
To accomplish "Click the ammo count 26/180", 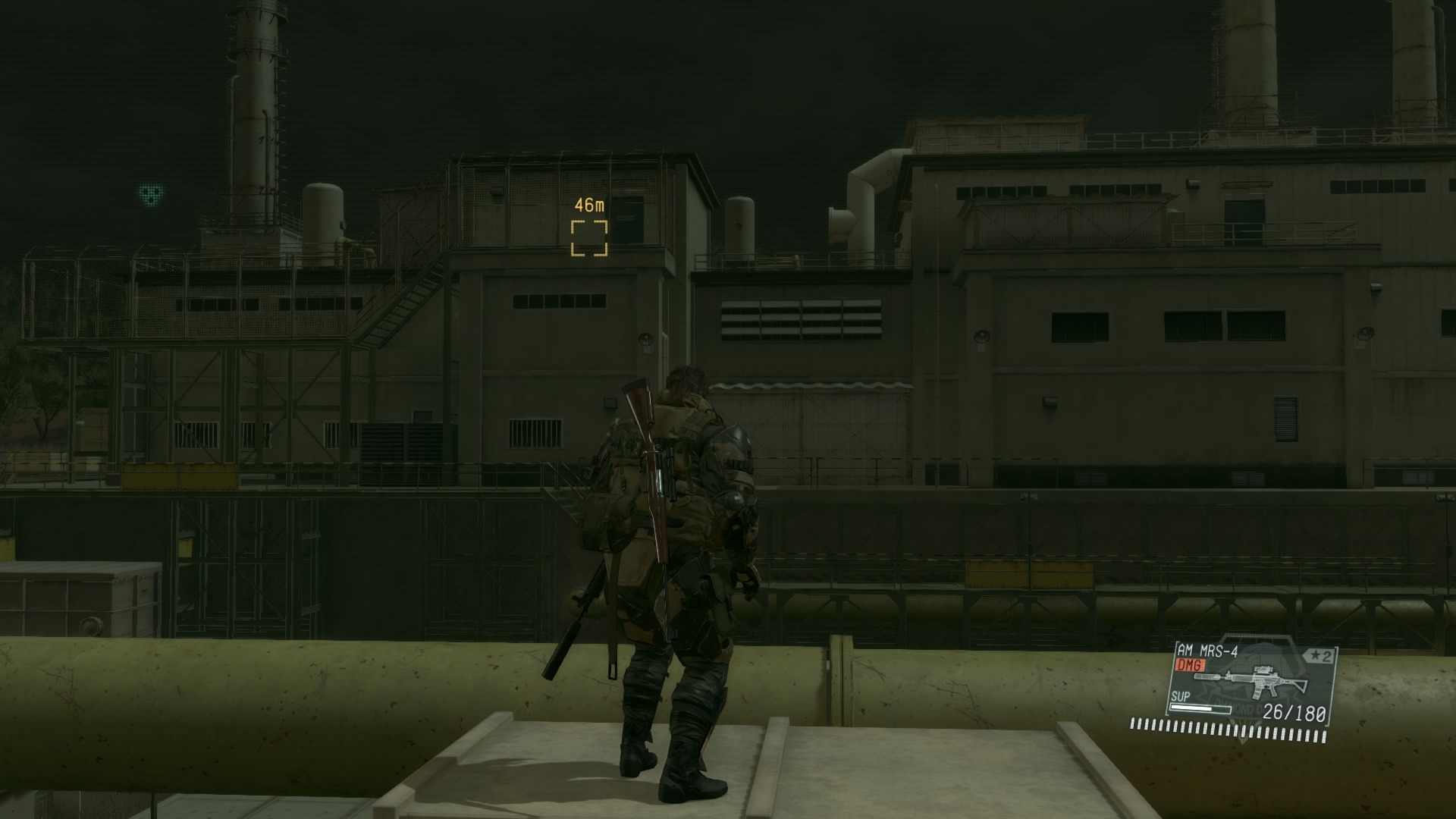I will pyautogui.click(x=1294, y=713).
